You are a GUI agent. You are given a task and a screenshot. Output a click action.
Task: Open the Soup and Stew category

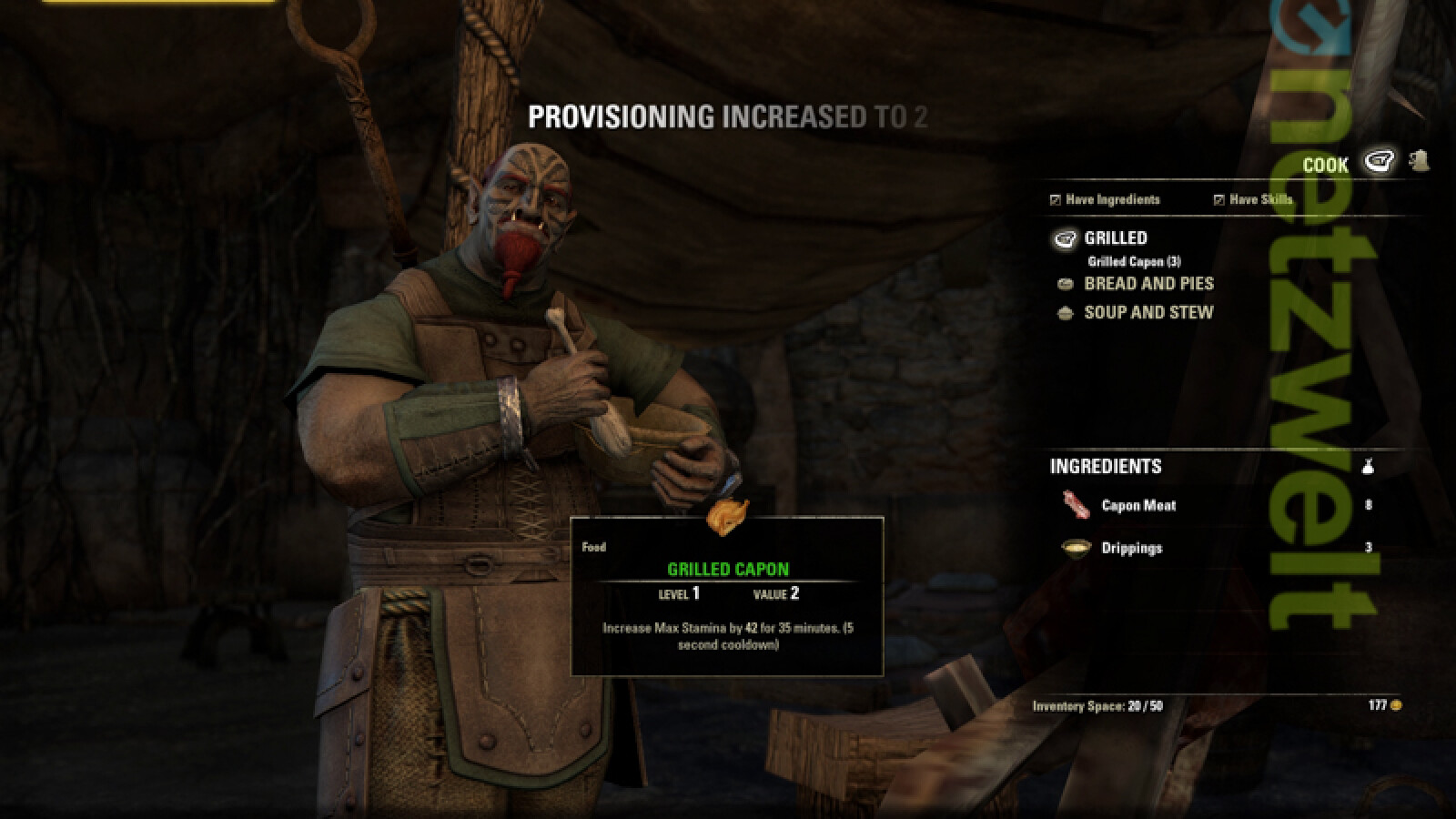[x=1148, y=312]
